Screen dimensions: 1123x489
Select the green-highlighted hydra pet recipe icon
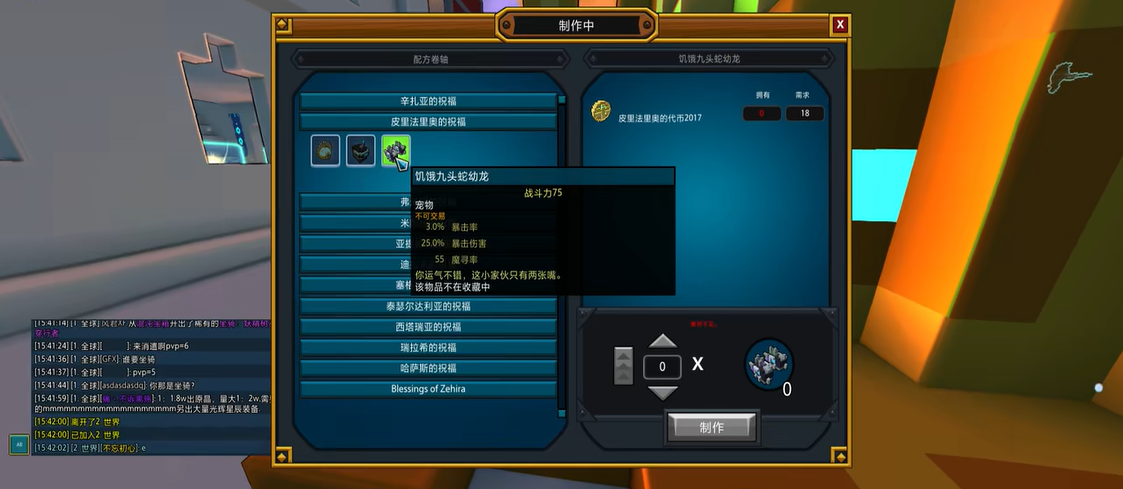coord(396,151)
